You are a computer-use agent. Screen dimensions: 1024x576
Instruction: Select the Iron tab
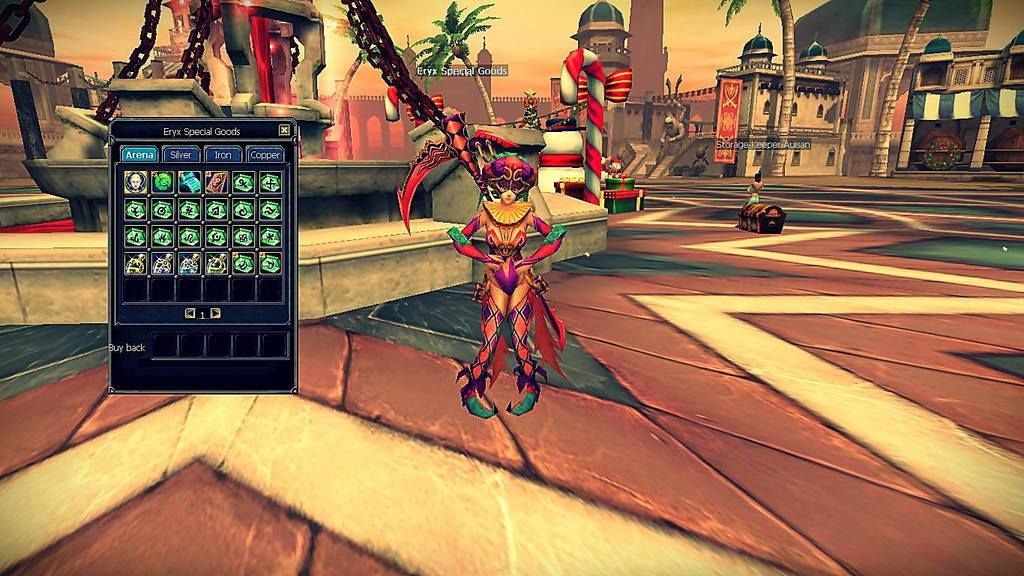click(223, 155)
